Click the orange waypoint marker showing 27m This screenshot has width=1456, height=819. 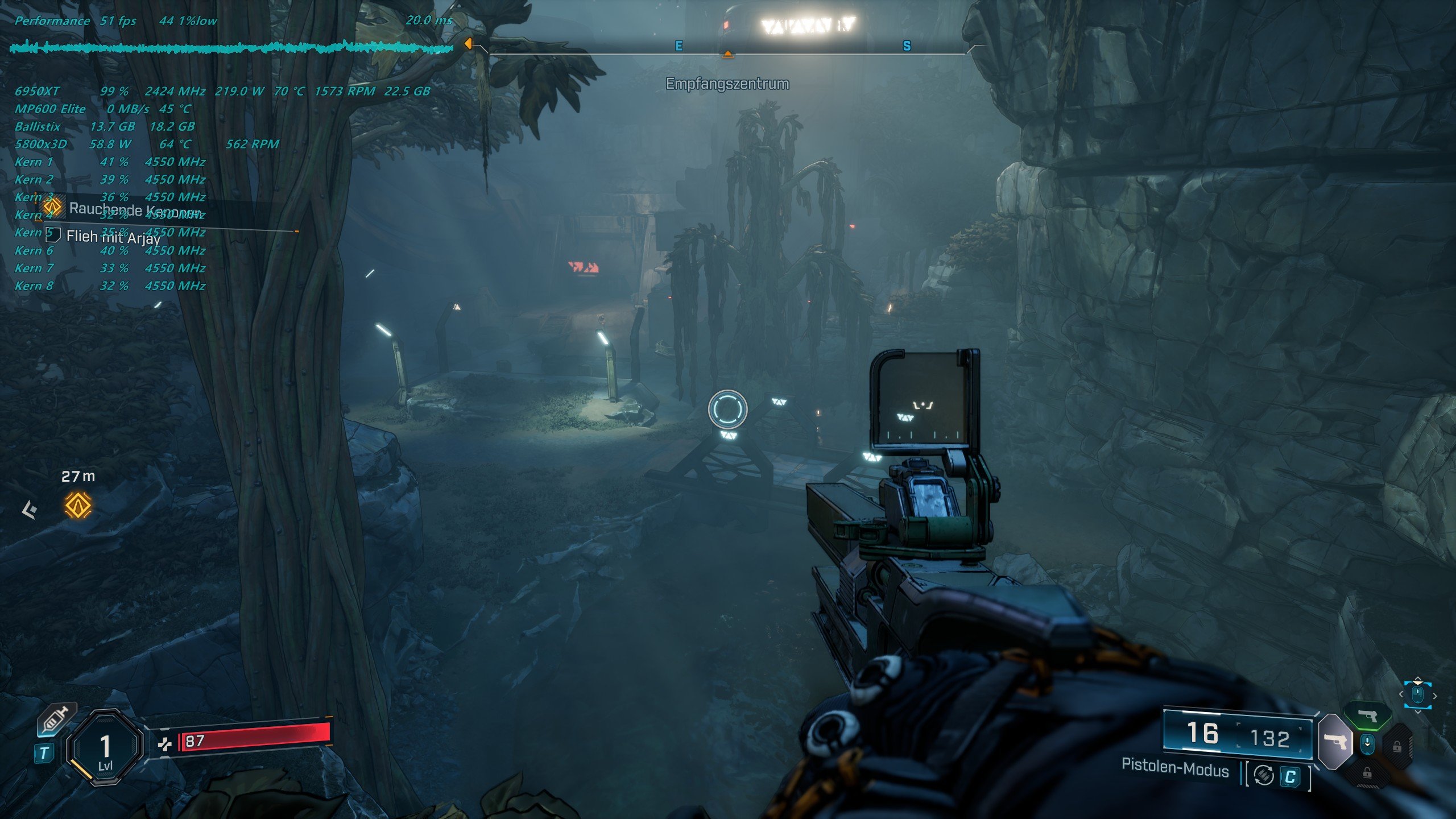(78, 505)
